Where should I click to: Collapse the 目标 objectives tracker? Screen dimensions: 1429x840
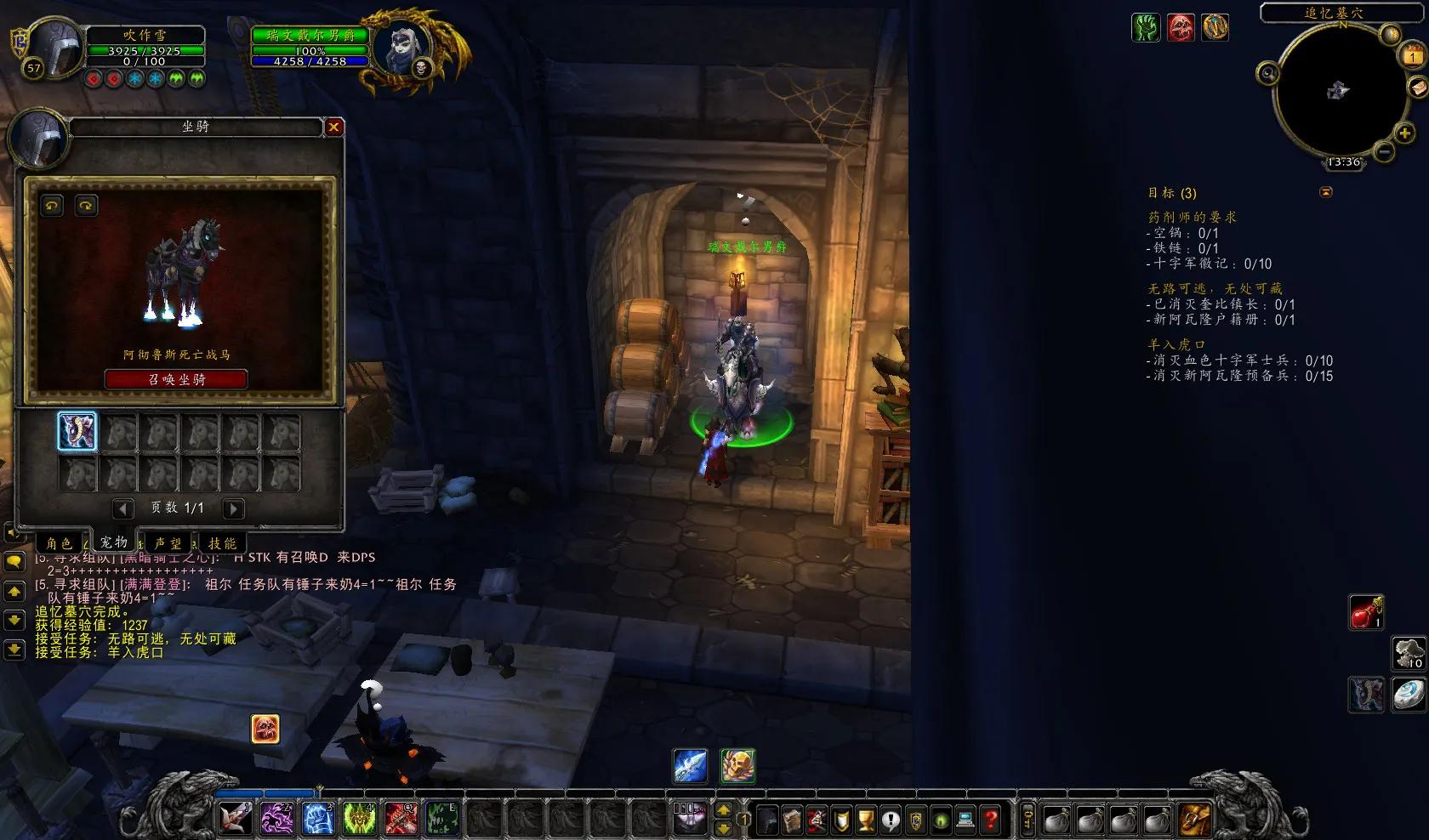[x=1325, y=192]
